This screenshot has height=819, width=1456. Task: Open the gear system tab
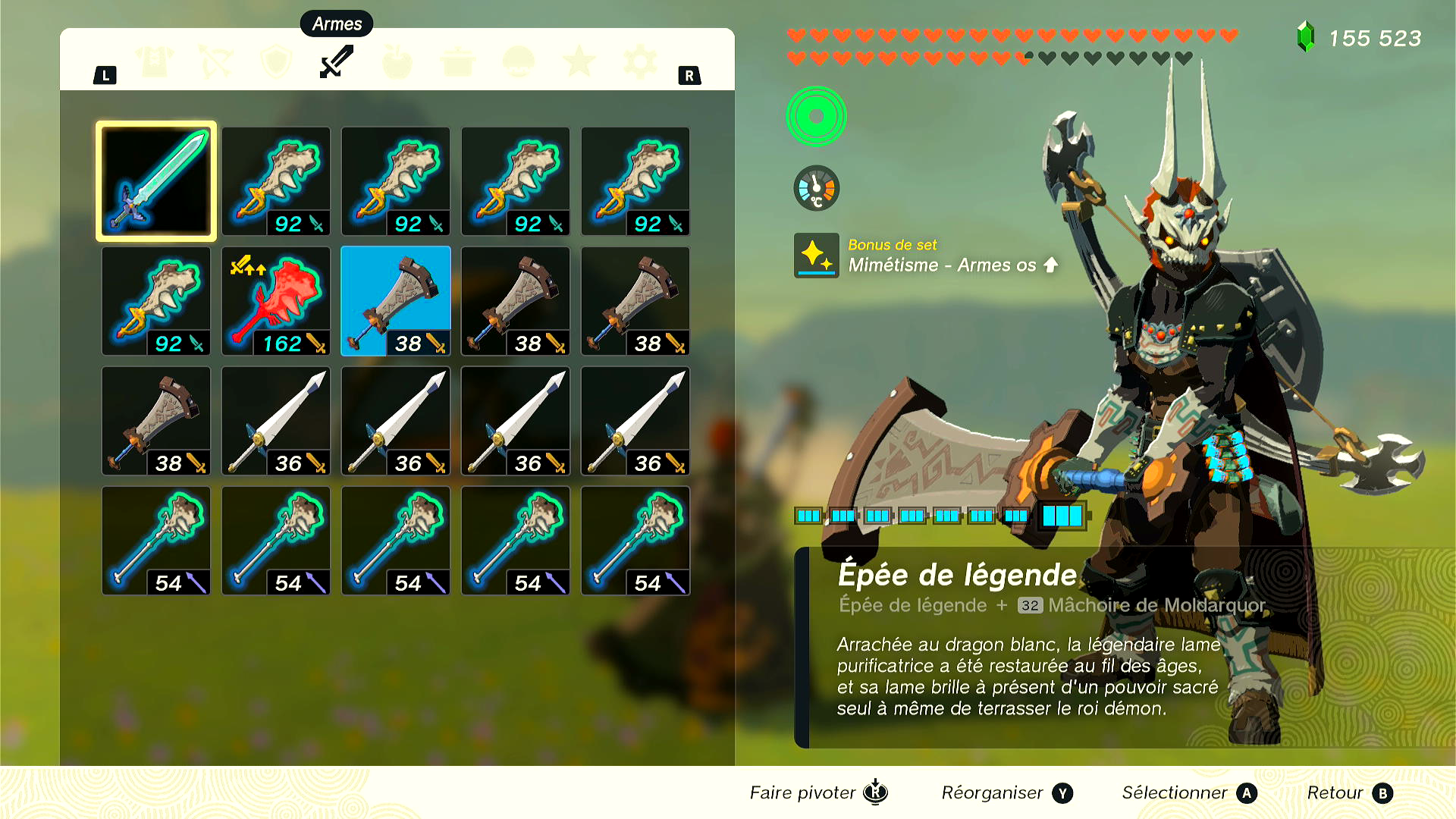tap(640, 61)
